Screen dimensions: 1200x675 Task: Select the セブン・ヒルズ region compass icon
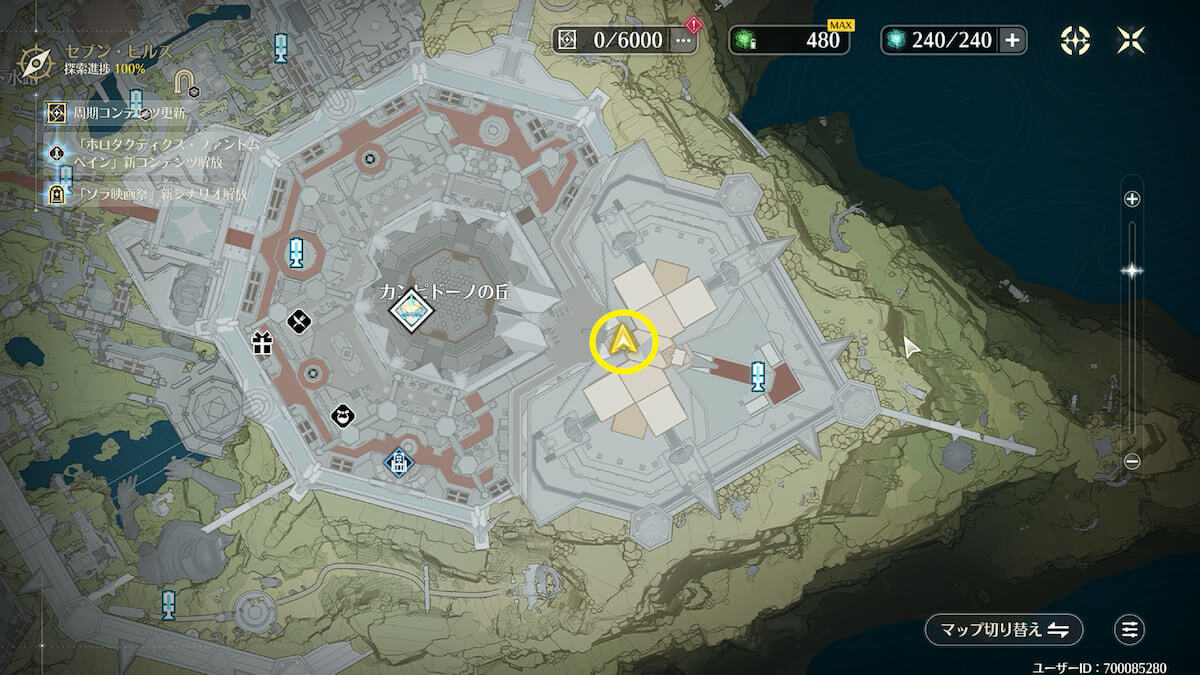35,61
